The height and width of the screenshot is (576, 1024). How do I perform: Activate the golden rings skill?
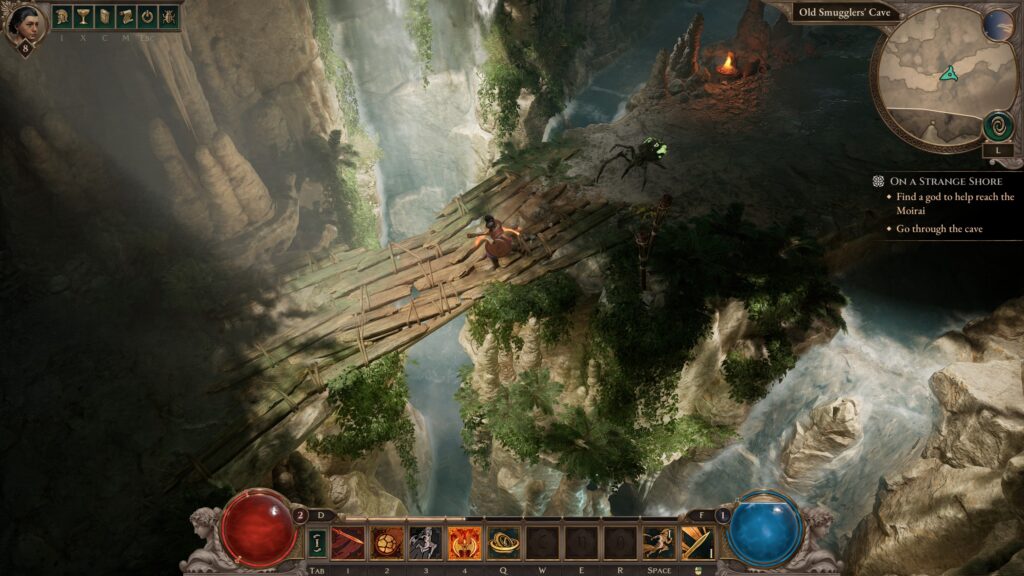[503, 543]
